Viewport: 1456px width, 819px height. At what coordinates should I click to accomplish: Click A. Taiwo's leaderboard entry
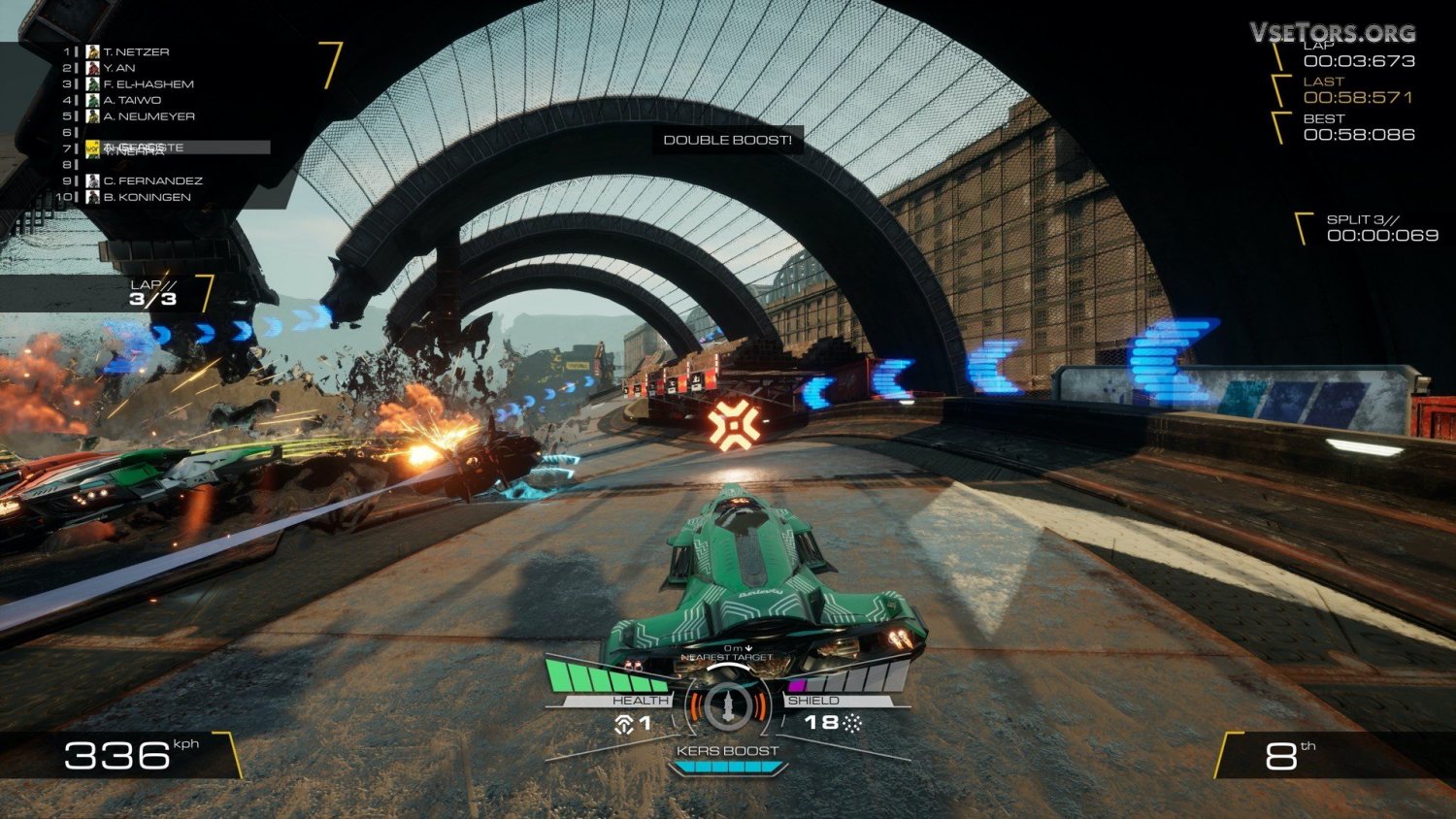pos(132,100)
